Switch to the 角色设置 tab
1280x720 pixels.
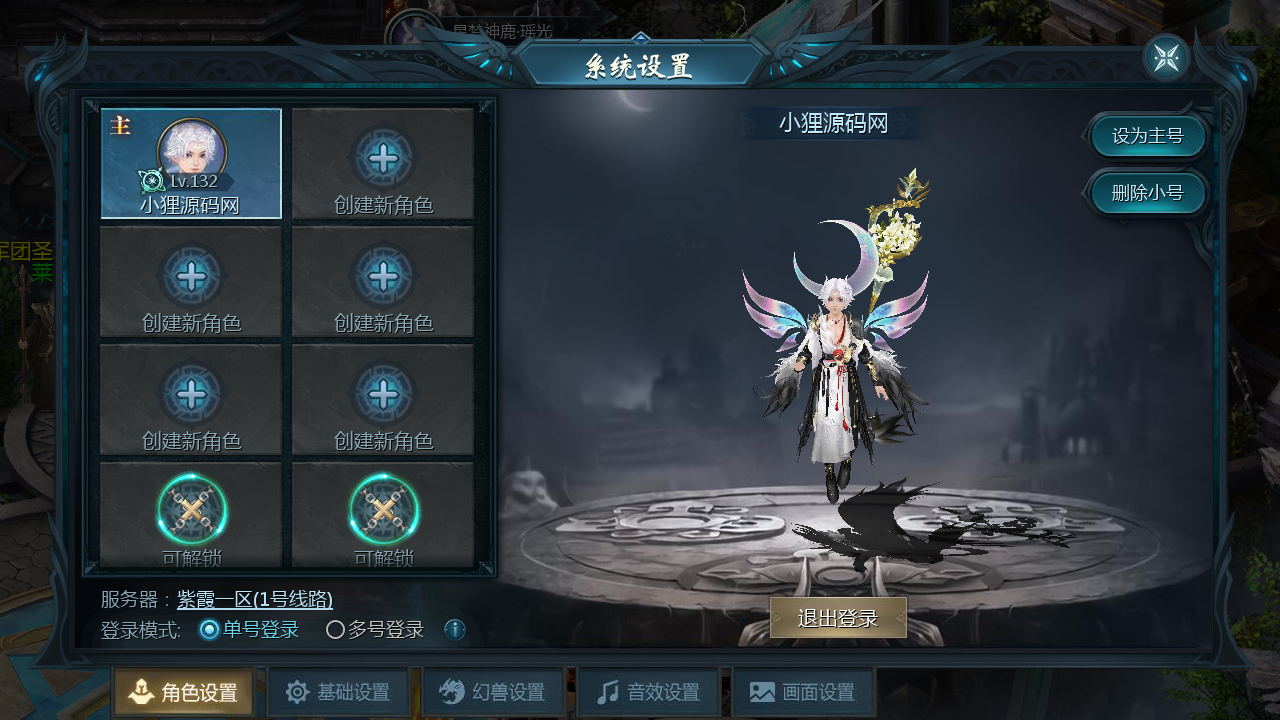pyautogui.click(x=184, y=692)
